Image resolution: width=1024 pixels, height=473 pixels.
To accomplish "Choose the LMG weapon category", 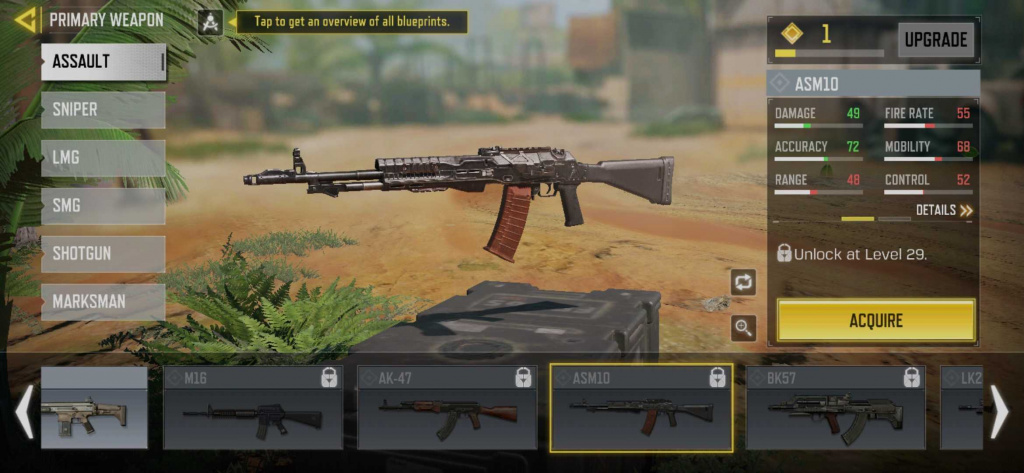I will point(103,158).
